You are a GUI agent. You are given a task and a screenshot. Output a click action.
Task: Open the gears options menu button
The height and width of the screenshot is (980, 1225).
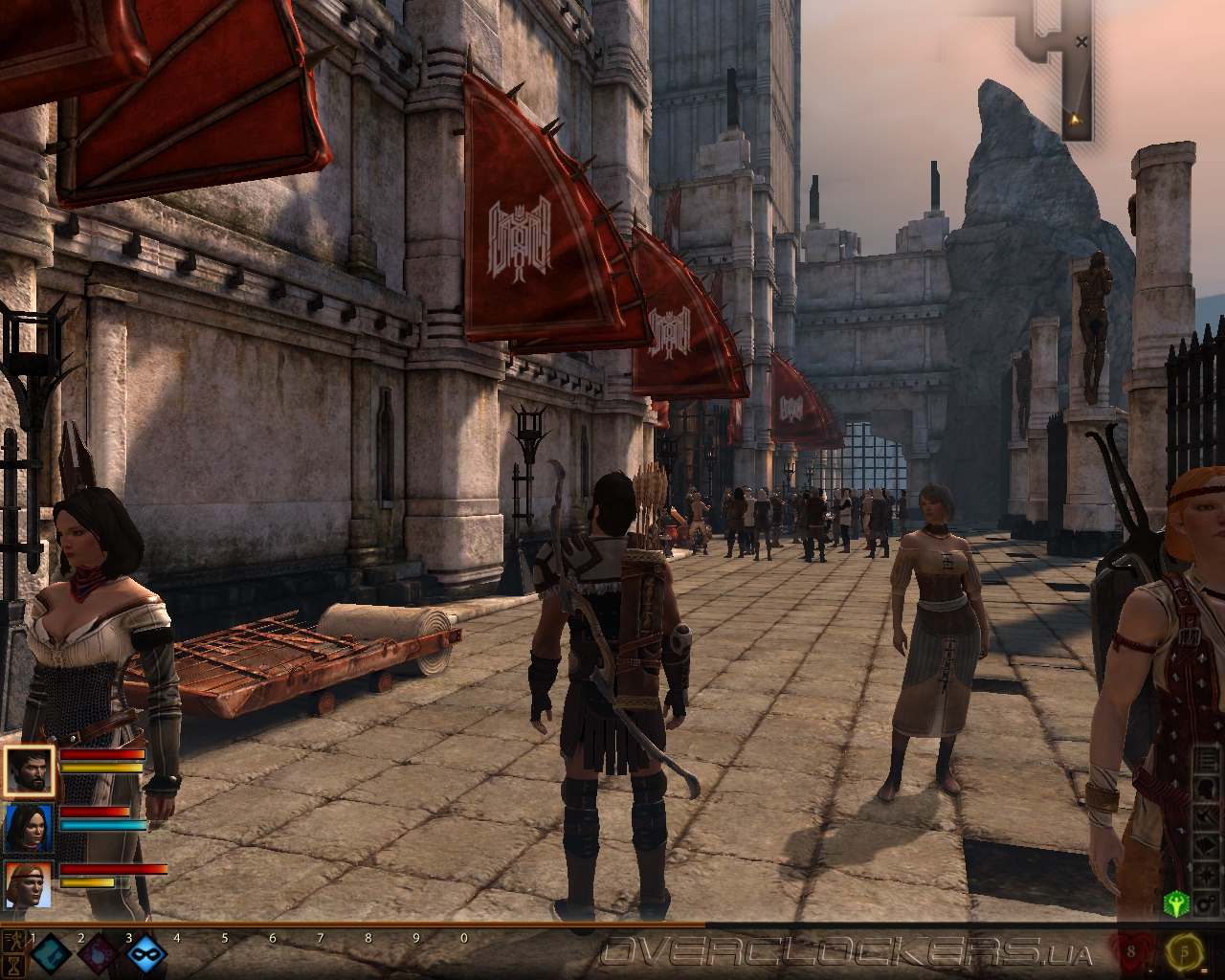click(1206, 902)
